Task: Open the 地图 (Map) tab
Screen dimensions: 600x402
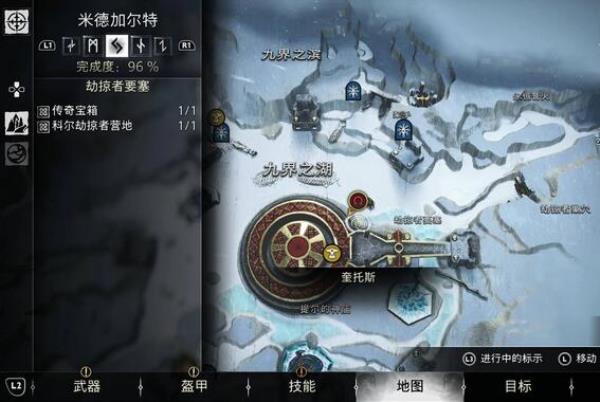Action: tap(410, 386)
